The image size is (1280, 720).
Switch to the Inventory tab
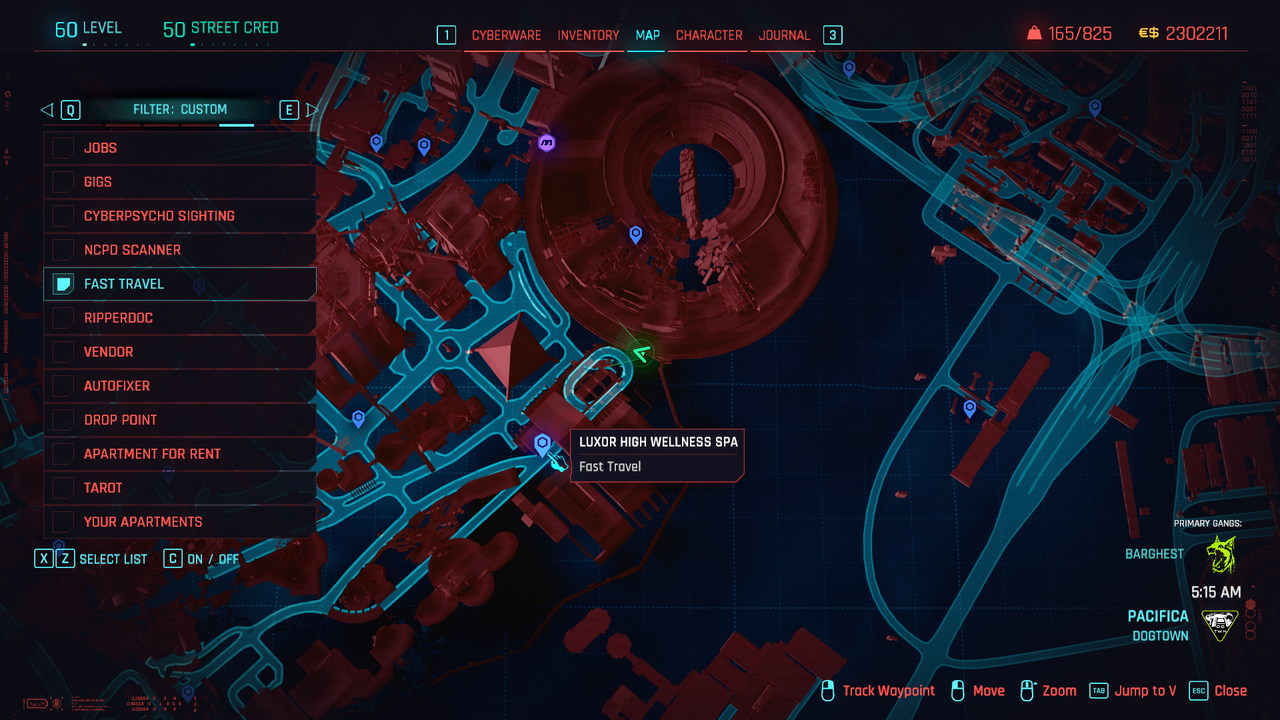[588, 35]
